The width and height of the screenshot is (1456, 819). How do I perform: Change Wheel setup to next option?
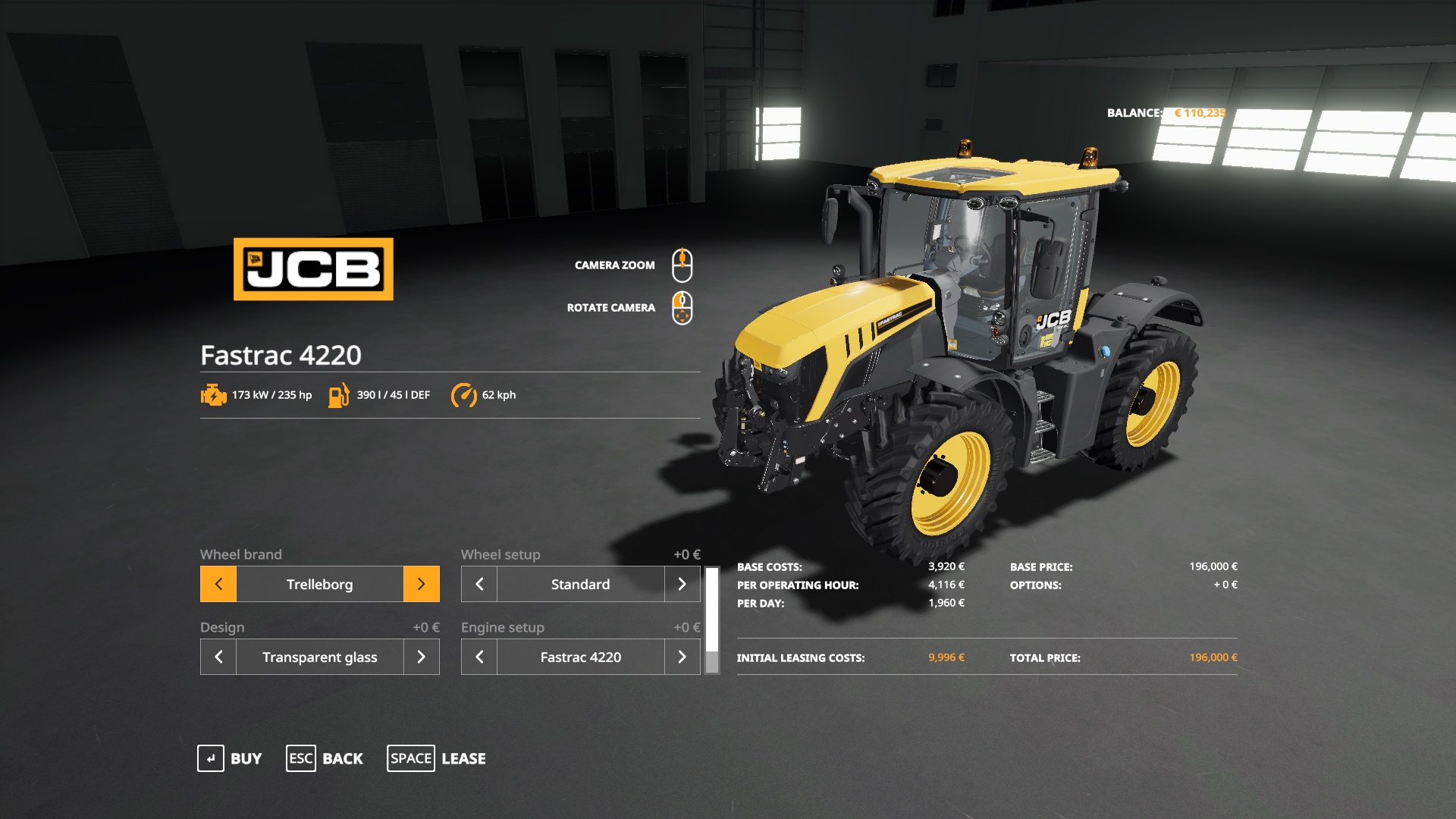[682, 584]
